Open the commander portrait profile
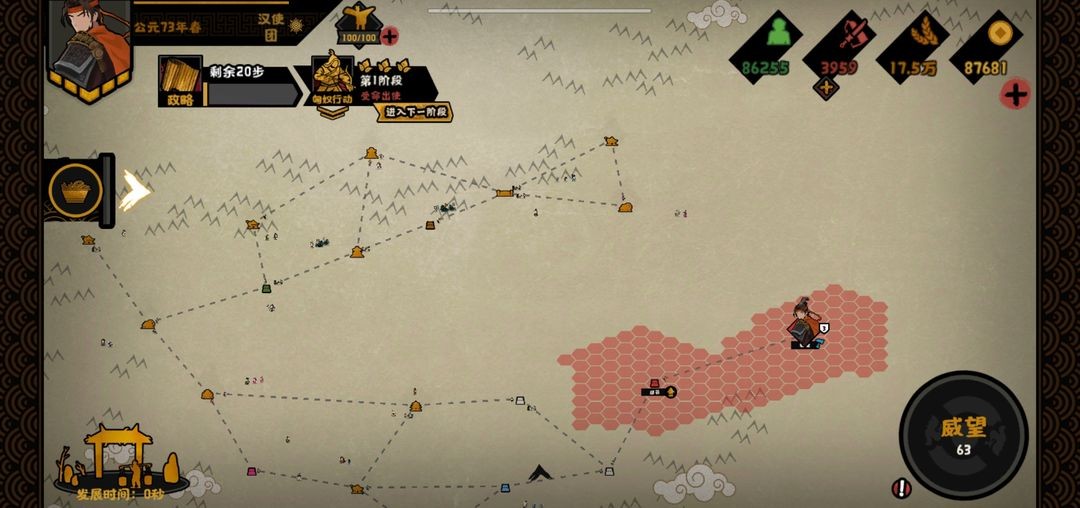 tap(90, 45)
